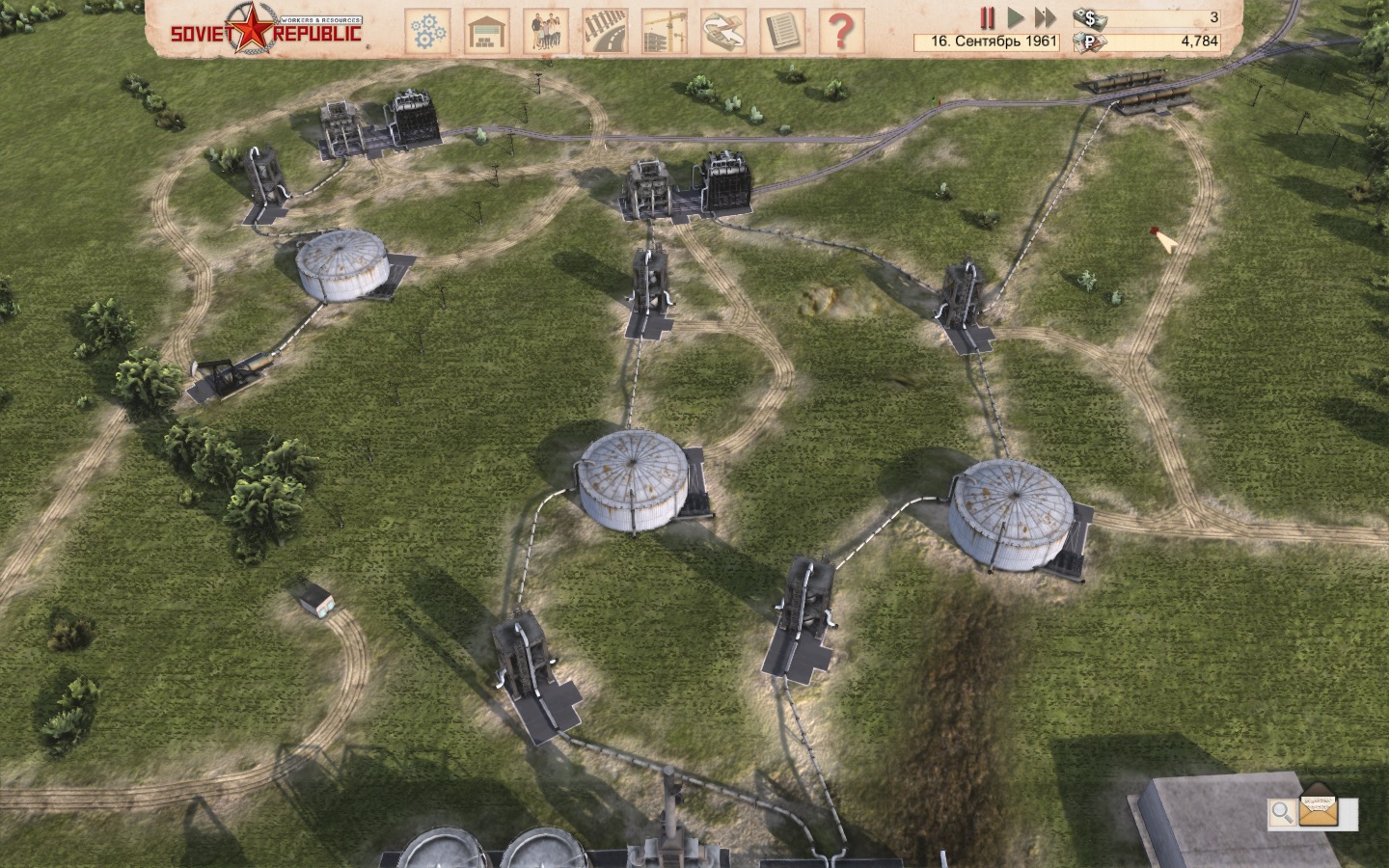The image size is (1389, 868).
Task: Open the road and rail construction menu
Action: tap(606, 31)
